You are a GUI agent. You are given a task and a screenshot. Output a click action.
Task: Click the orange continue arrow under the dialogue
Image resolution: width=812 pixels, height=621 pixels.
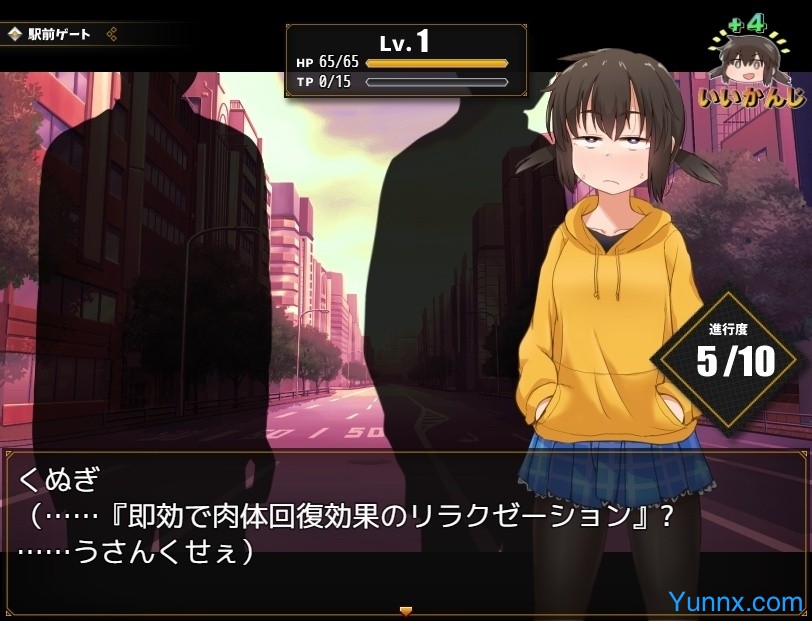[405, 610]
